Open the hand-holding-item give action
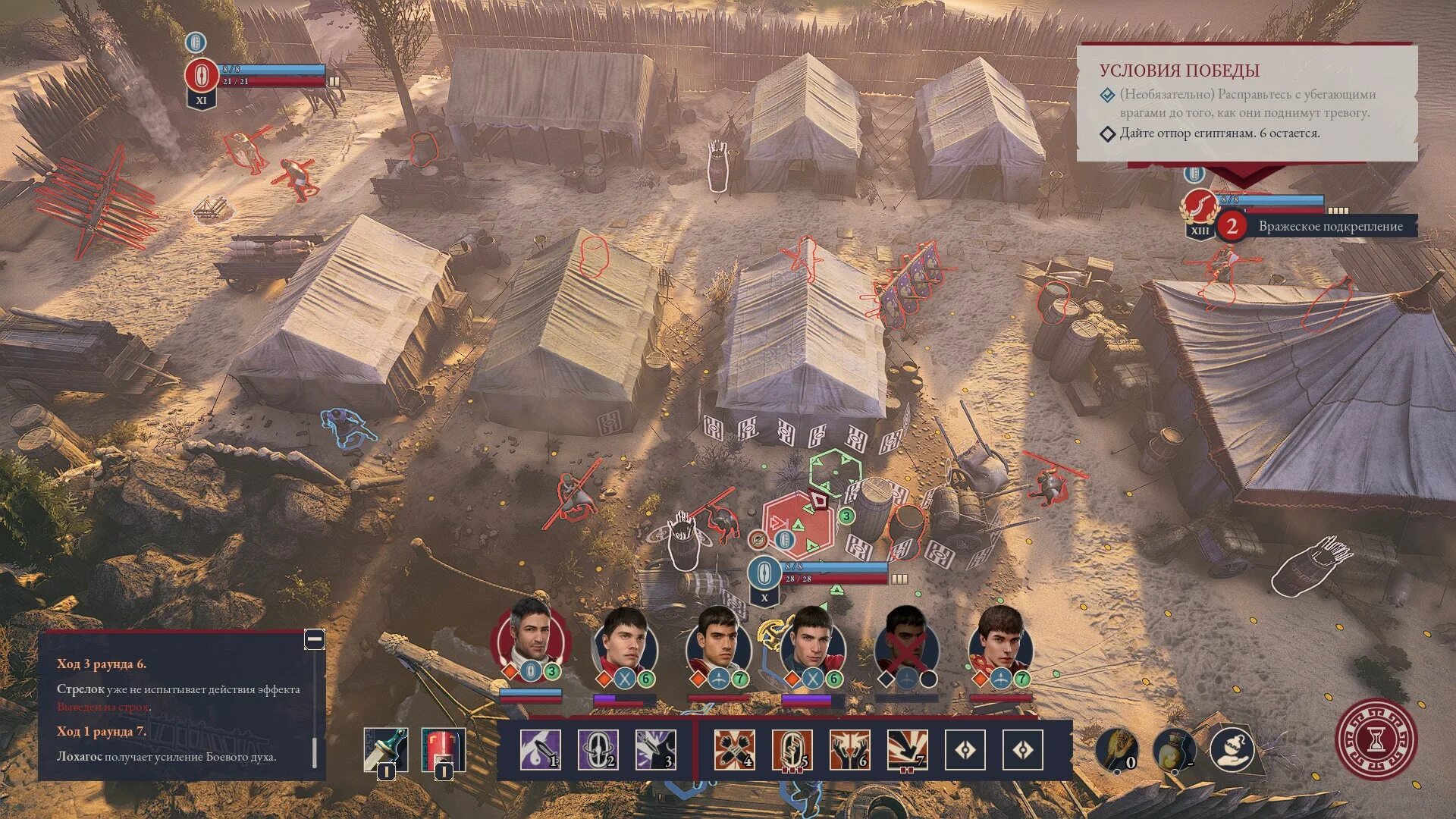 pyautogui.click(x=1232, y=749)
